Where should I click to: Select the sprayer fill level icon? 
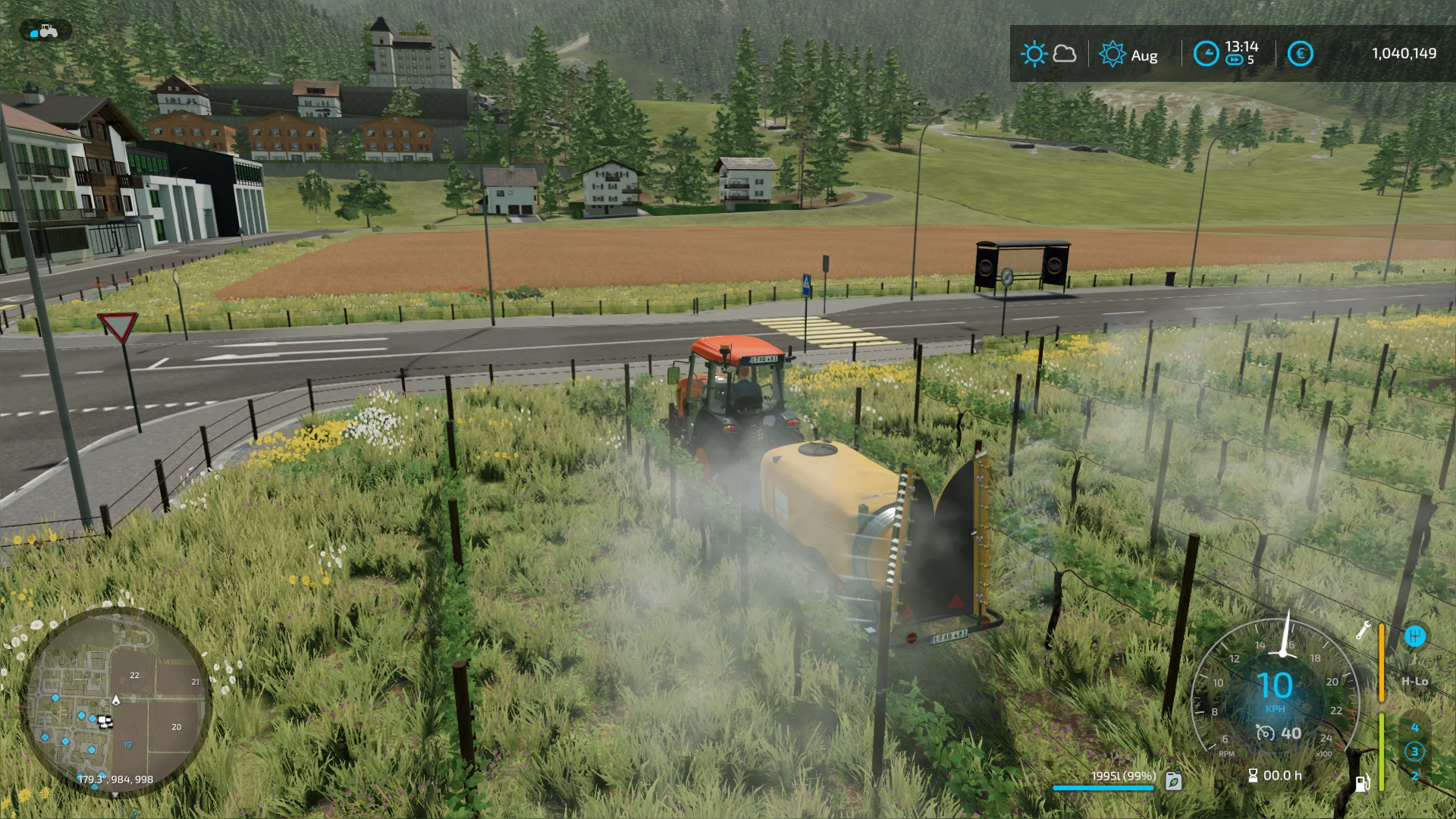click(x=1173, y=780)
